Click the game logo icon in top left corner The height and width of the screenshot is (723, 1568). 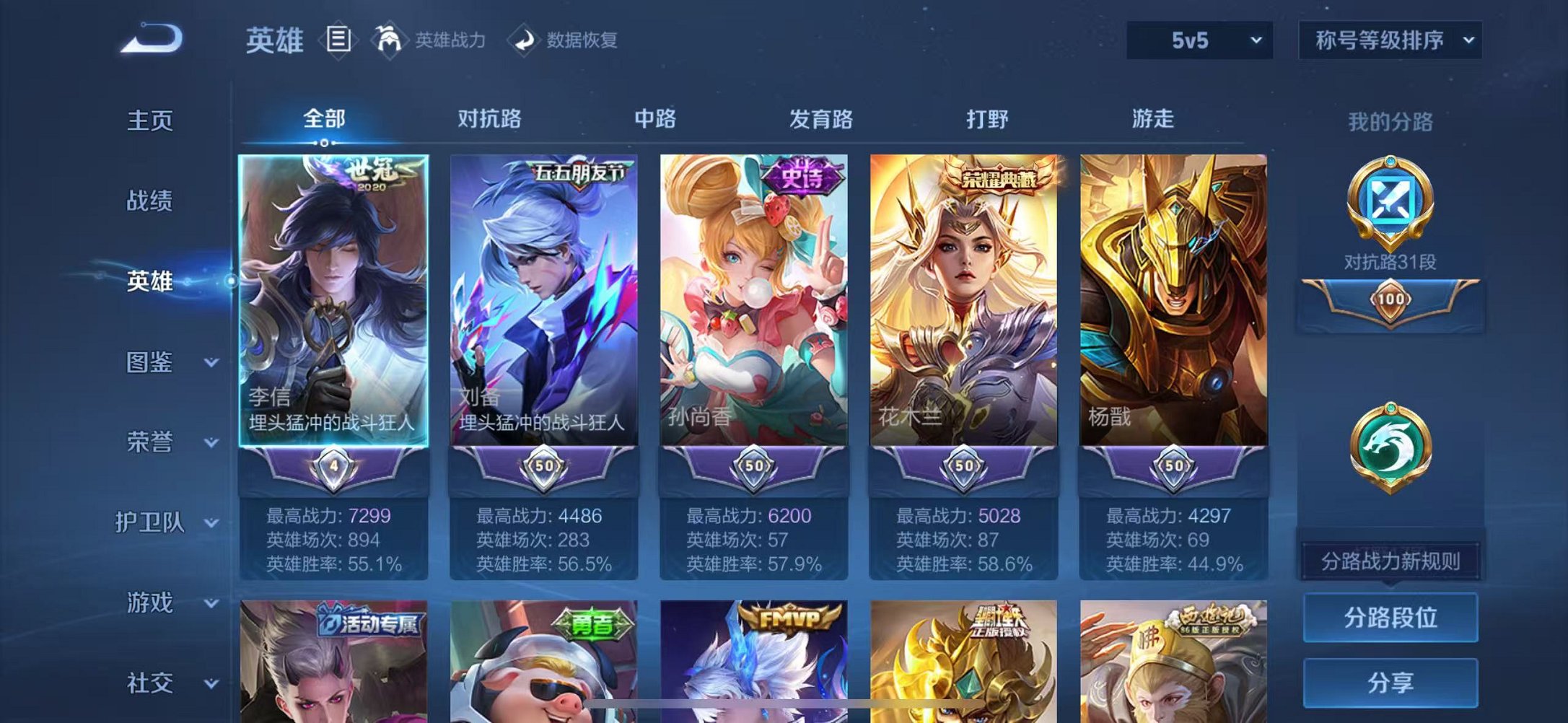point(152,36)
